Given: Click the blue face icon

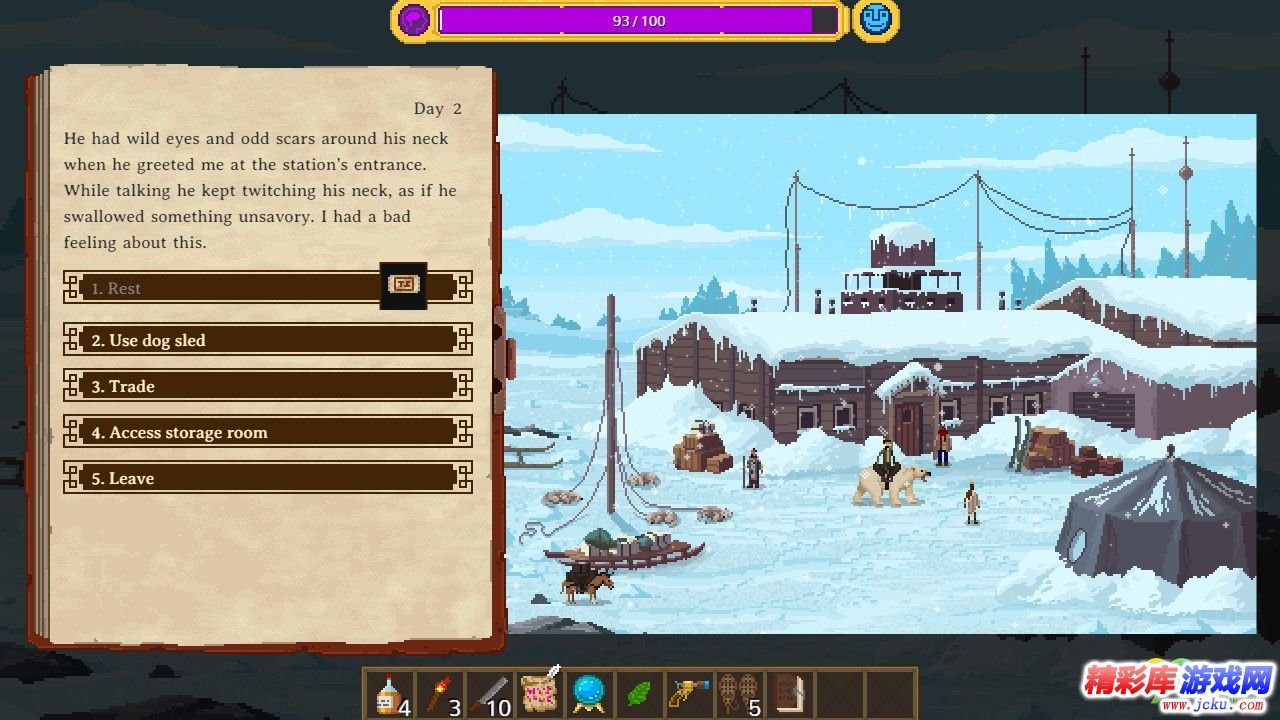Looking at the screenshot, I should [x=875, y=20].
